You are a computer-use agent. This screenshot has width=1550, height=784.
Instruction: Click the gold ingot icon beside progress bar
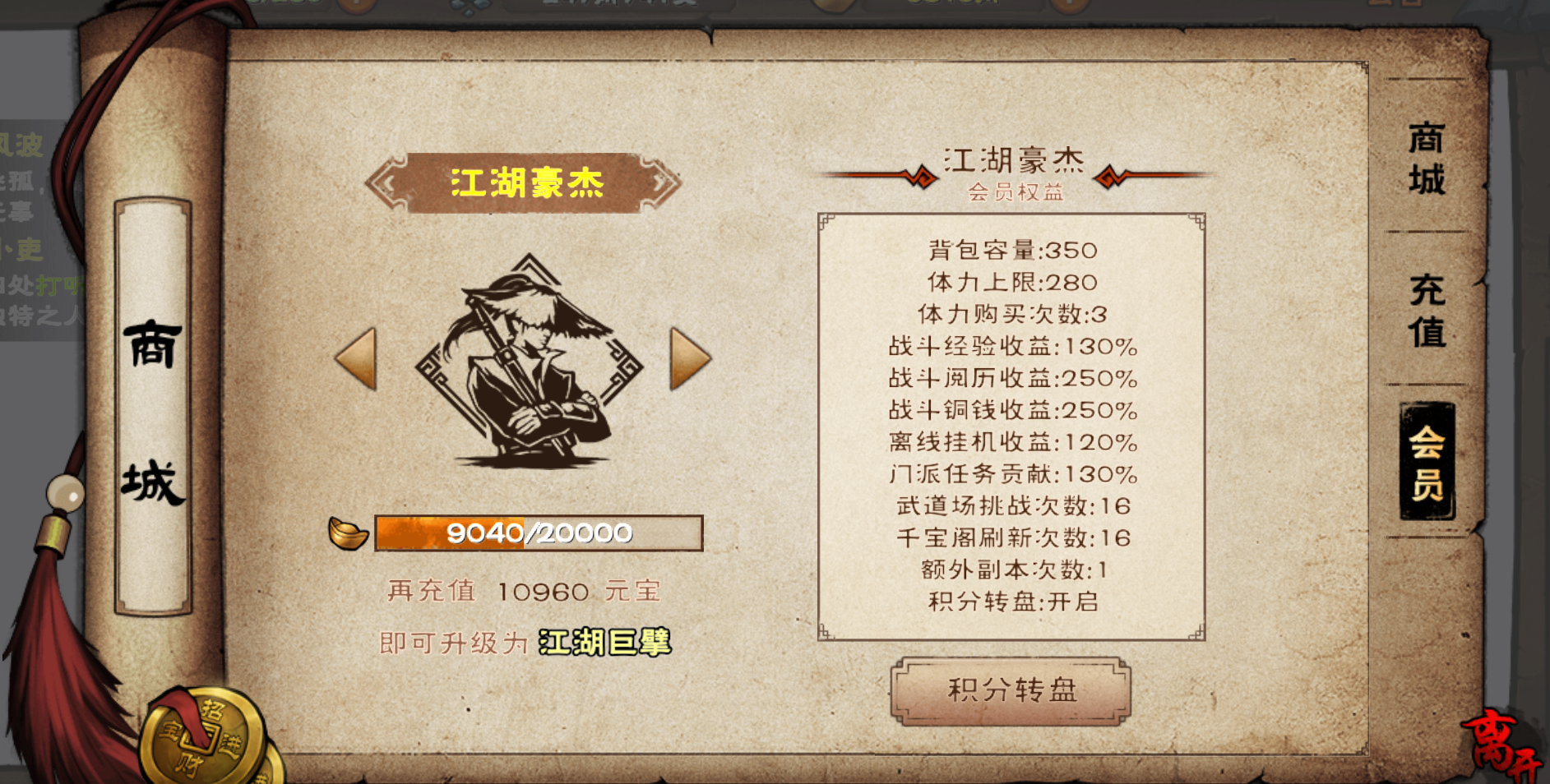point(349,533)
